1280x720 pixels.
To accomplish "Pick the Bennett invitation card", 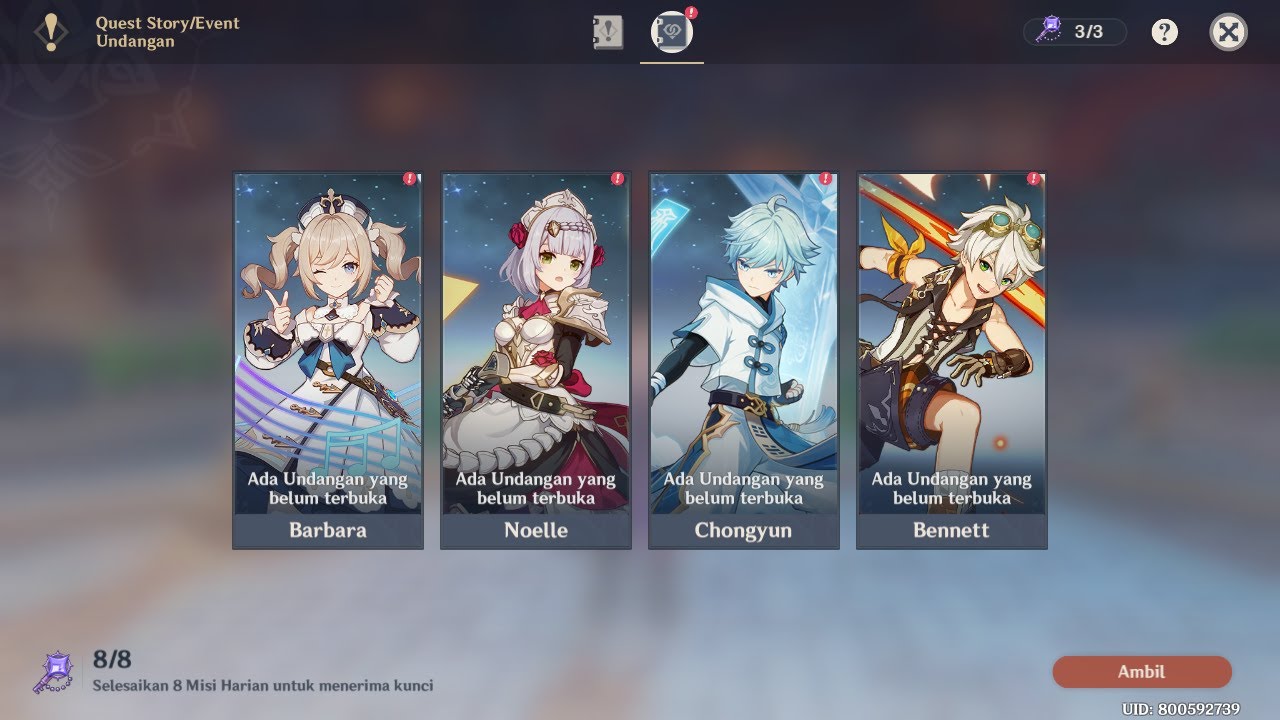I will click(x=951, y=360).
